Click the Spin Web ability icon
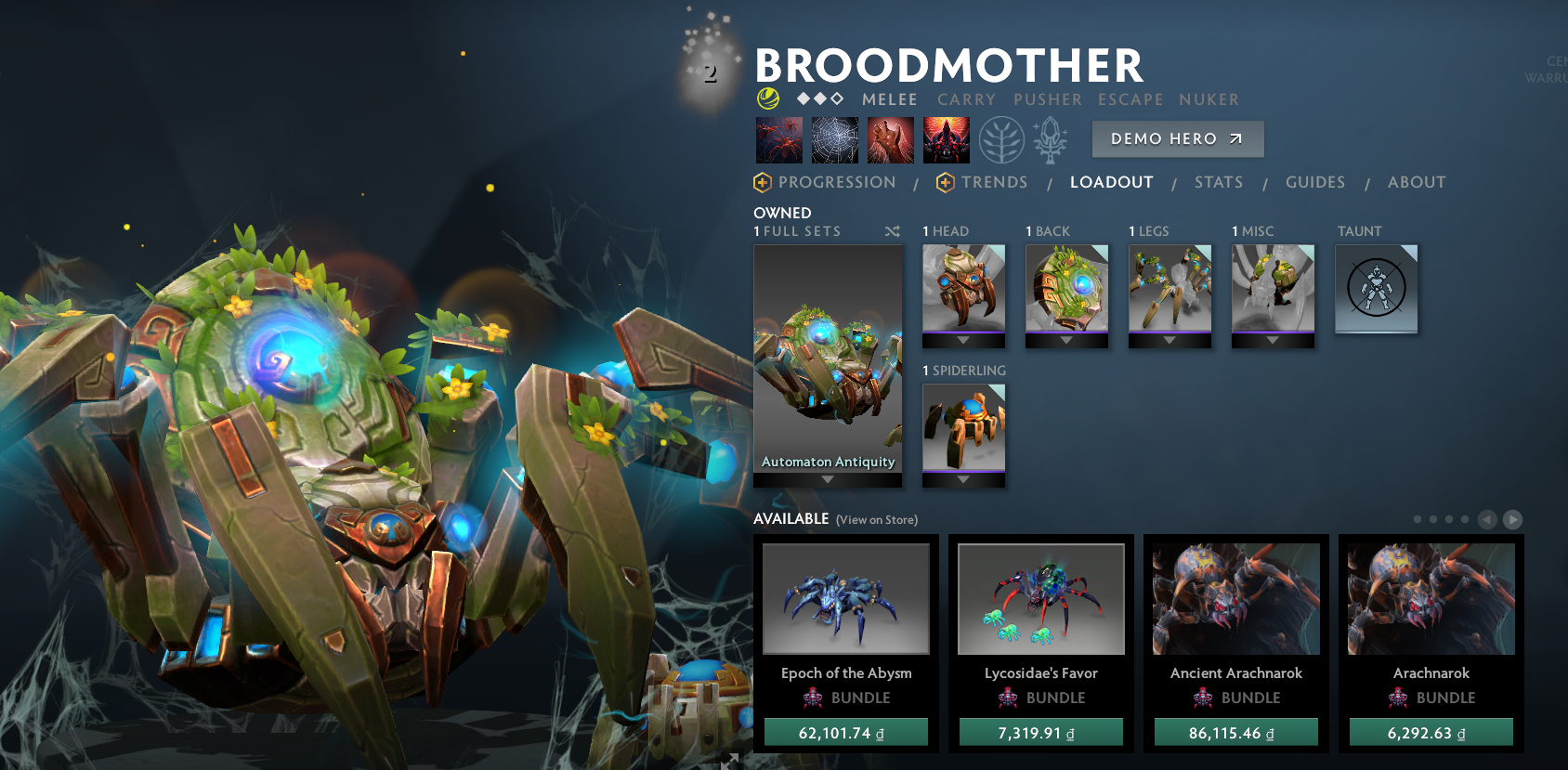The height and width of the screenshot is (770, 1568). (833, 139)
